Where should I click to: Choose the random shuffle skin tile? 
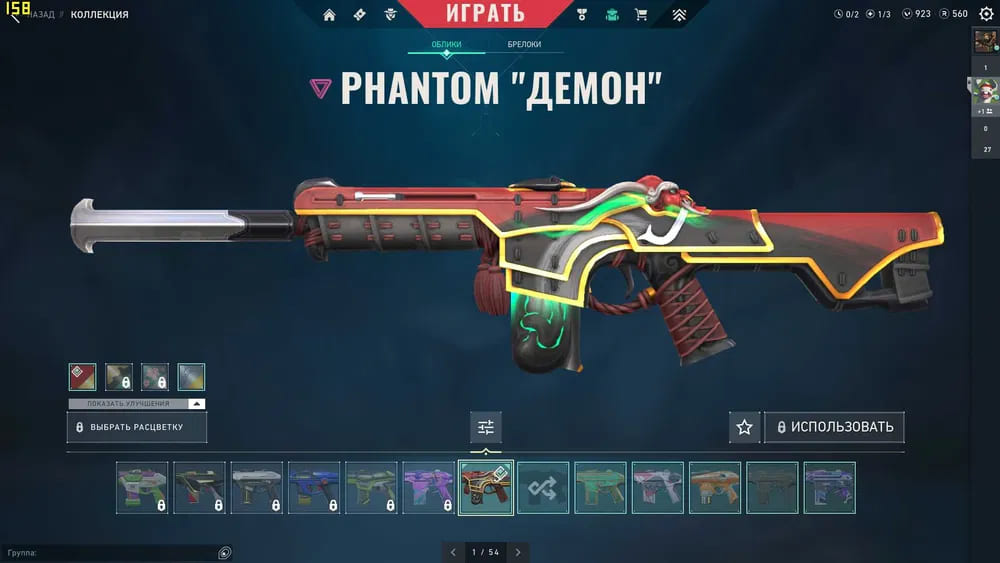[x=543, y=488]
